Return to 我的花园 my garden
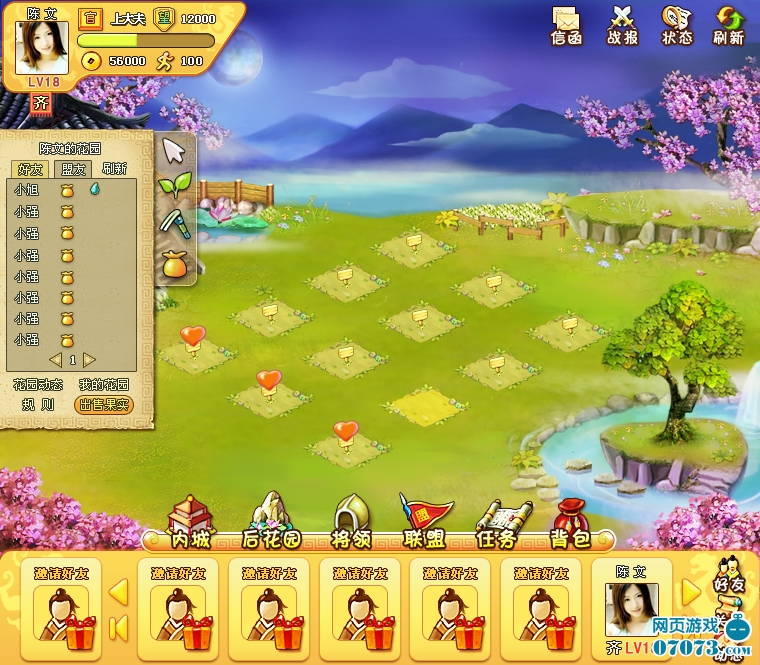Viewport: 760px width, 665px height. click(104, 384)
